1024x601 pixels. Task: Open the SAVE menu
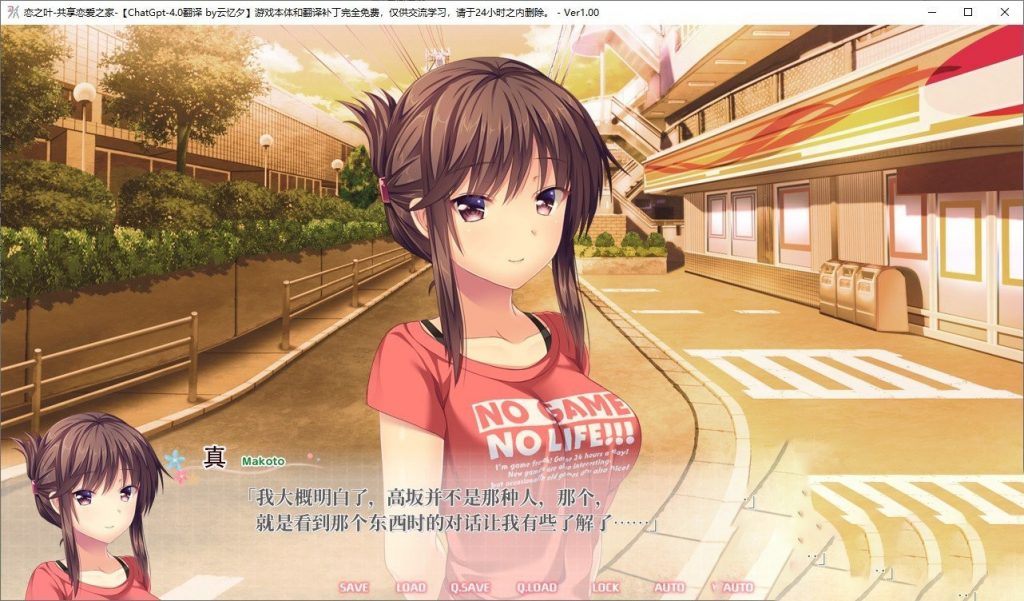[x=353, y=588]
